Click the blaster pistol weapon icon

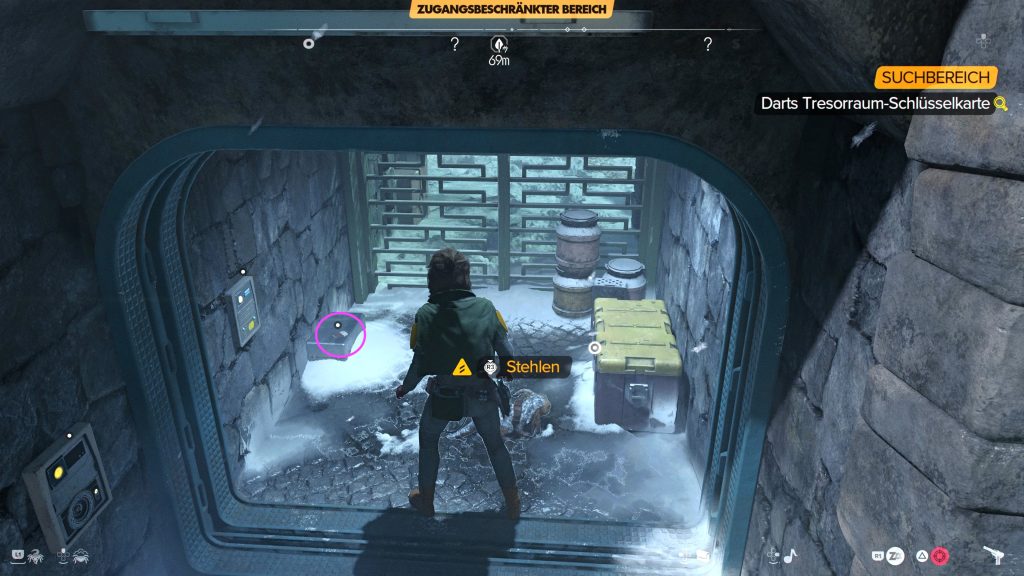994,556
